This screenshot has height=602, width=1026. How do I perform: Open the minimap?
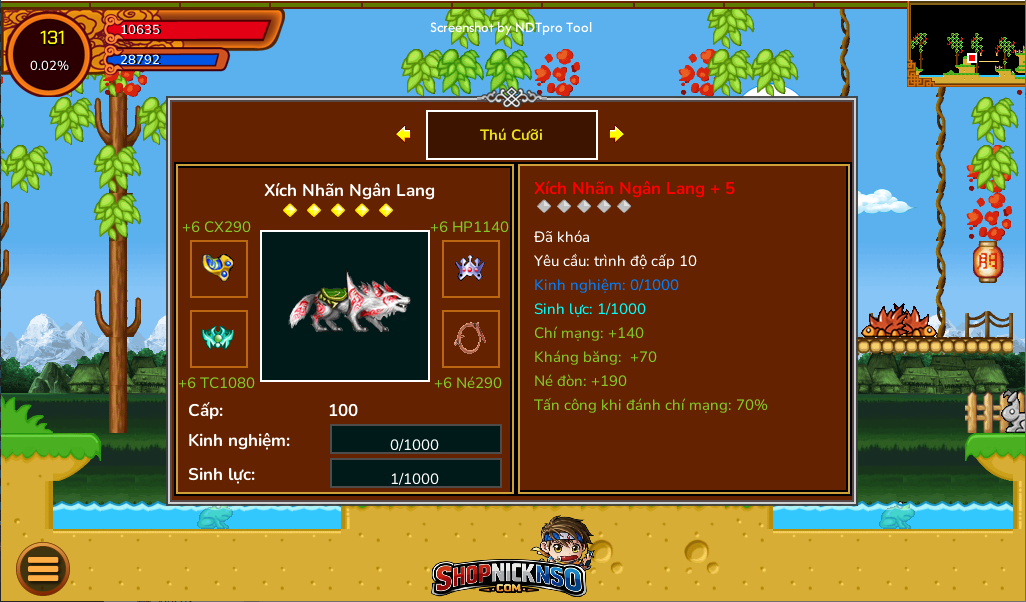(966, 43)
